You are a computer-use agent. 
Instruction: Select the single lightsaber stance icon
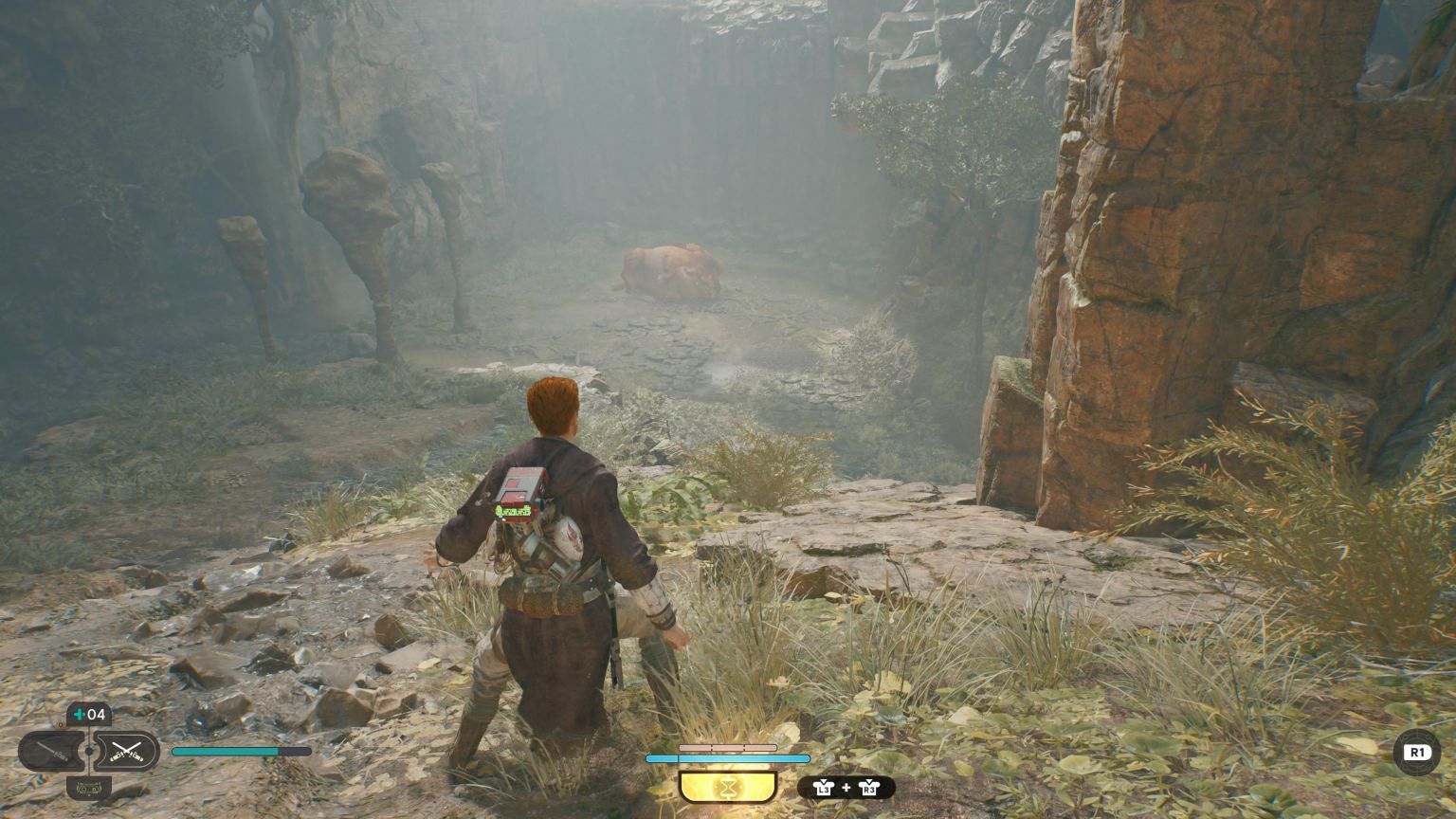coord(53,749)
